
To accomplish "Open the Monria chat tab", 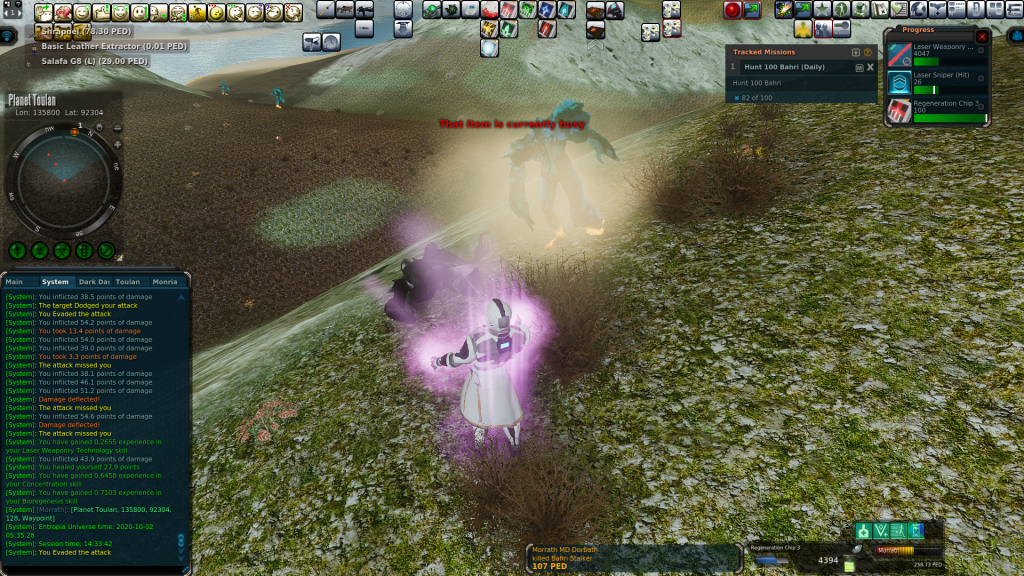I will point(165,282).
